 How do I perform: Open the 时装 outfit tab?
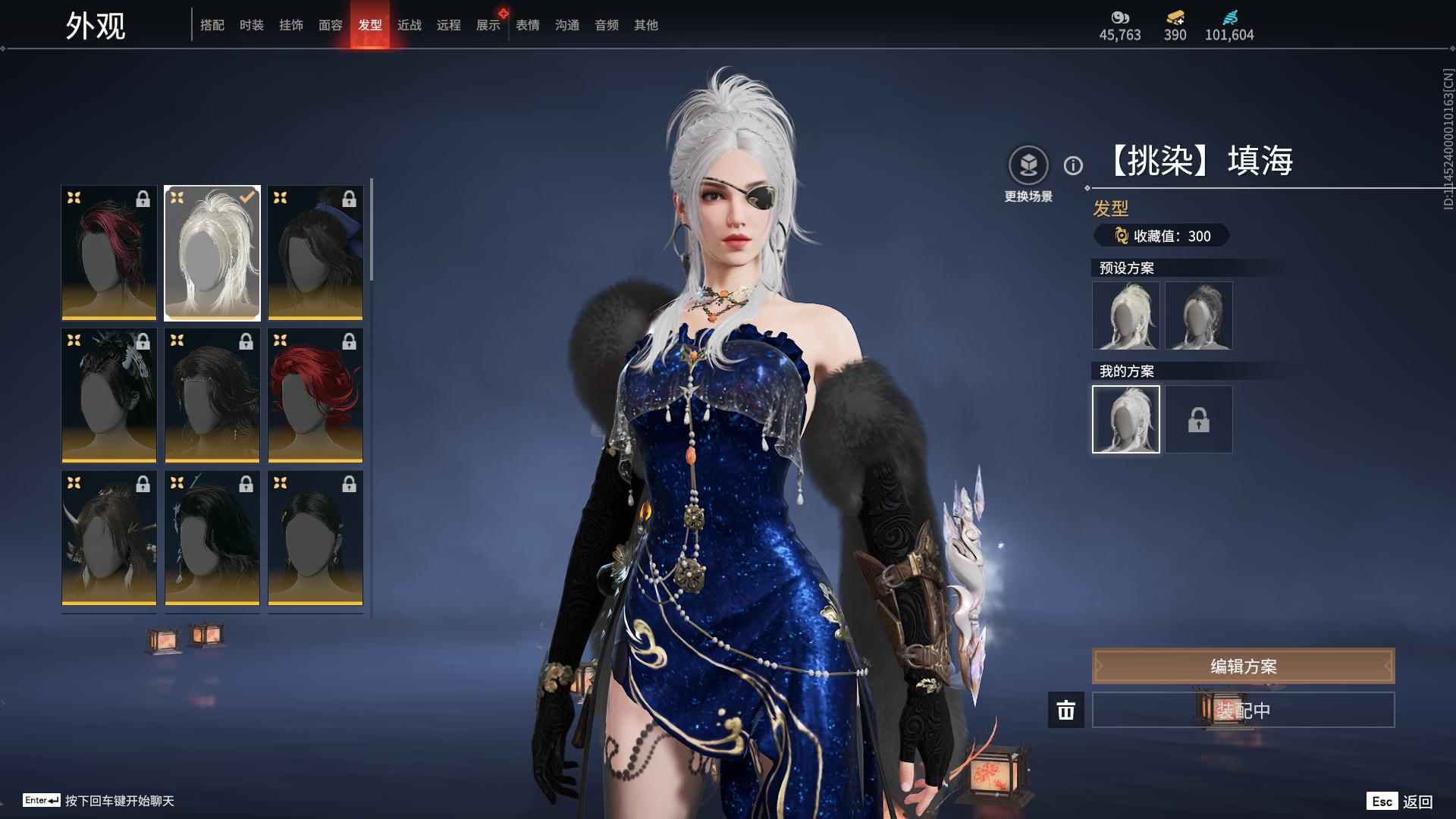tap(251, 25)
